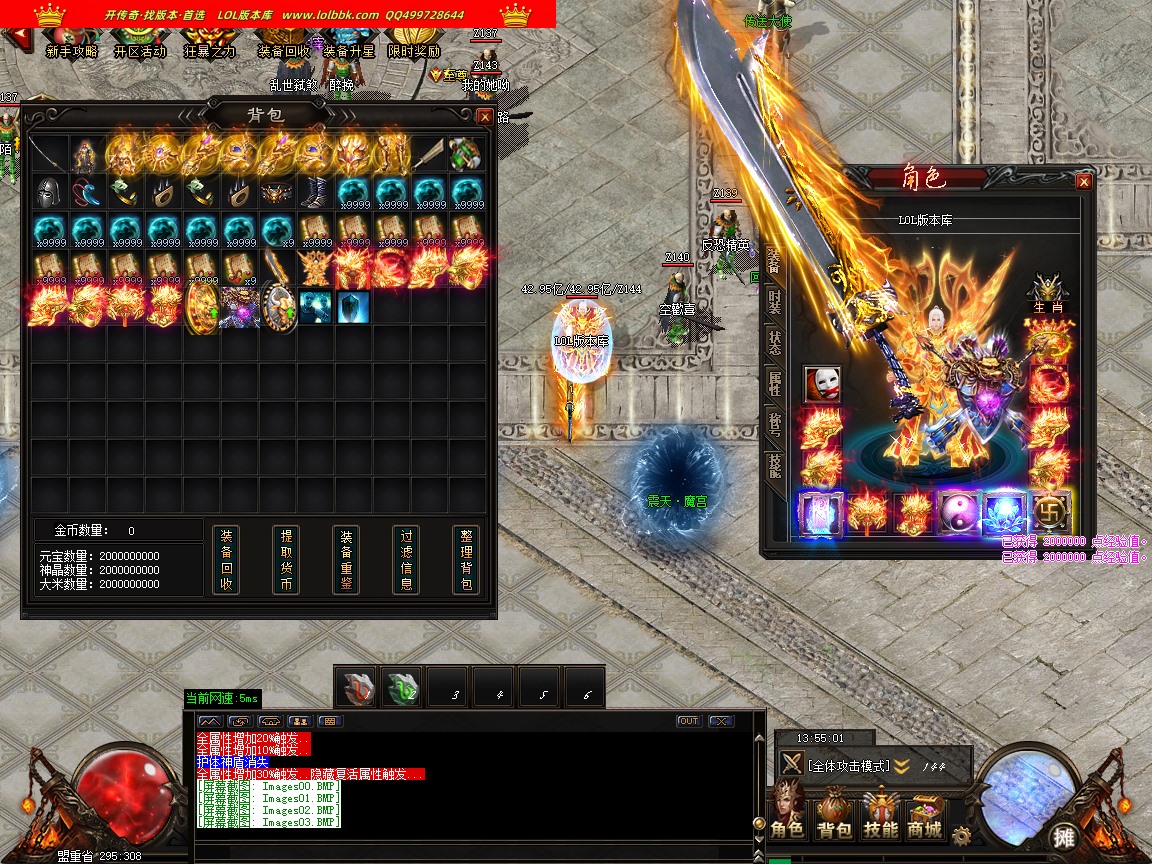Toggle the 全体攻击模式 attack mode
The image size is (1152, 864).
point(847,766)
